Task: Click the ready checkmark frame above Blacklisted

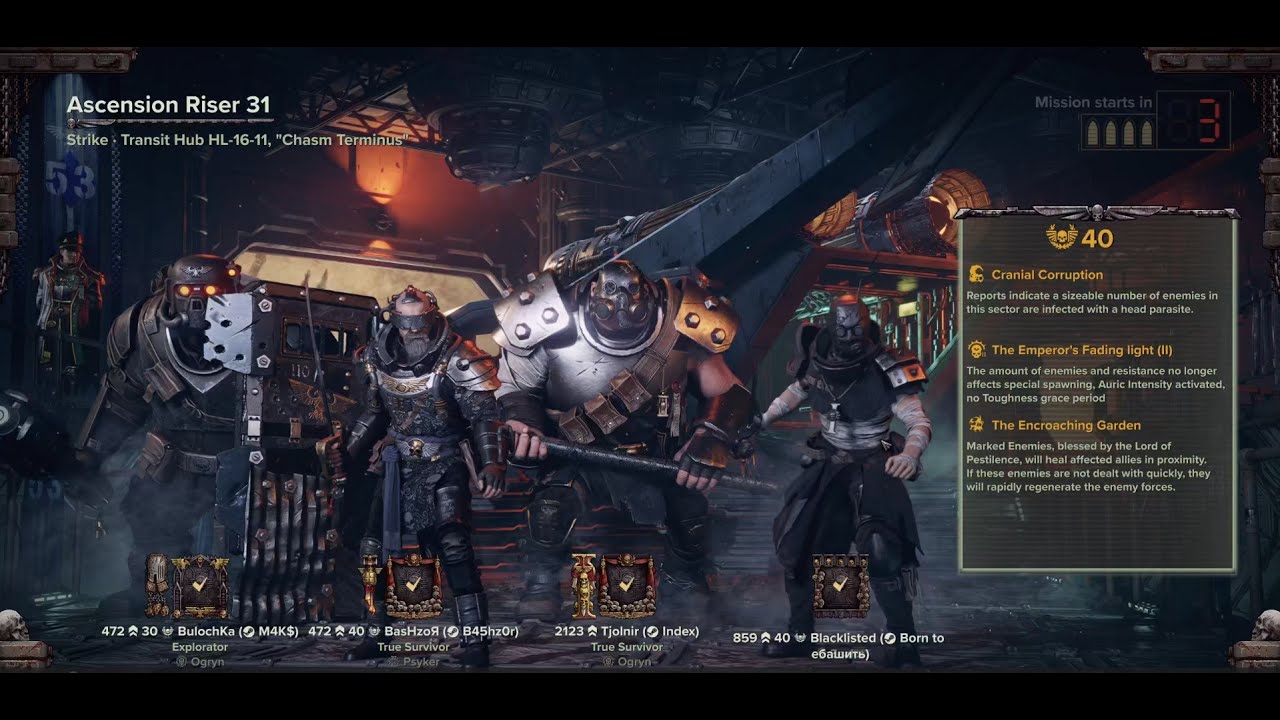Action: pos(840,586)
